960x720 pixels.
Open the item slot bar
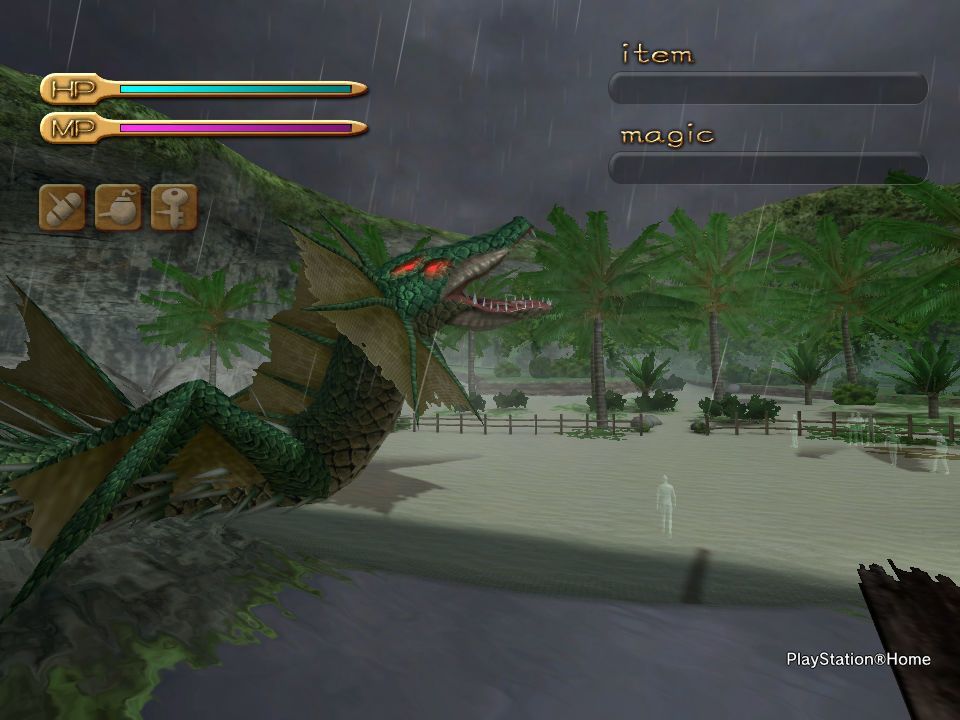[x=768, y=88]
